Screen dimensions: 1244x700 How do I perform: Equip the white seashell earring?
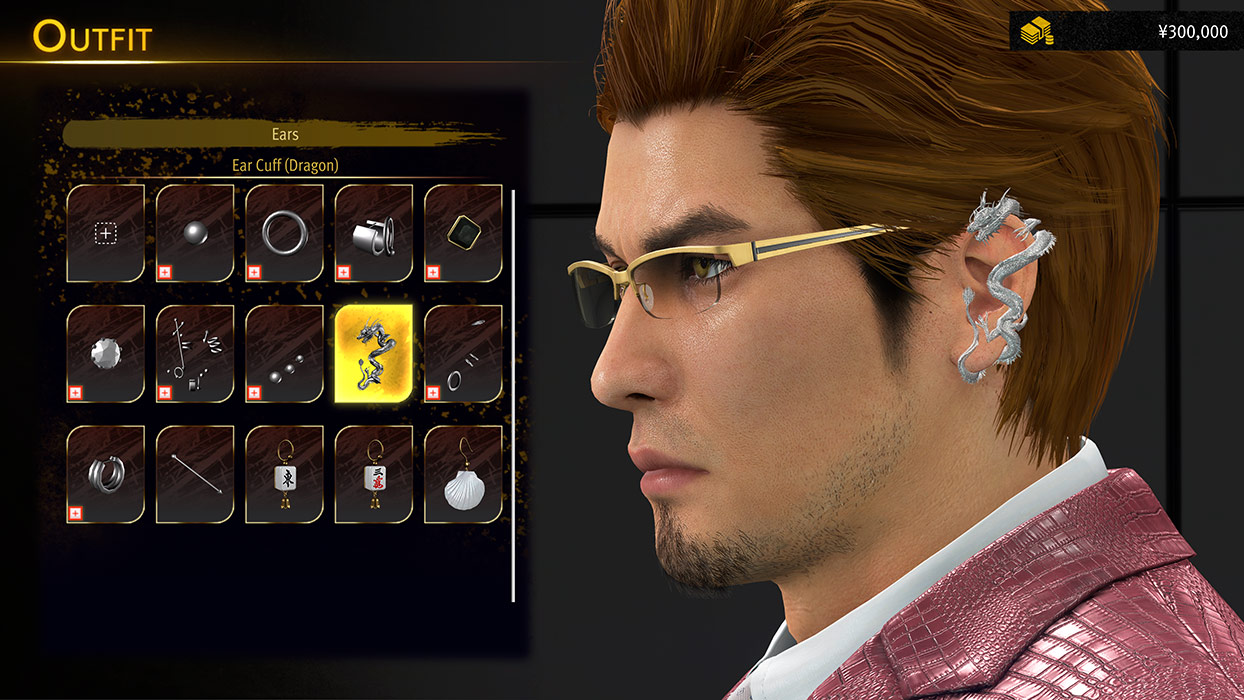[x=463, y=474]
